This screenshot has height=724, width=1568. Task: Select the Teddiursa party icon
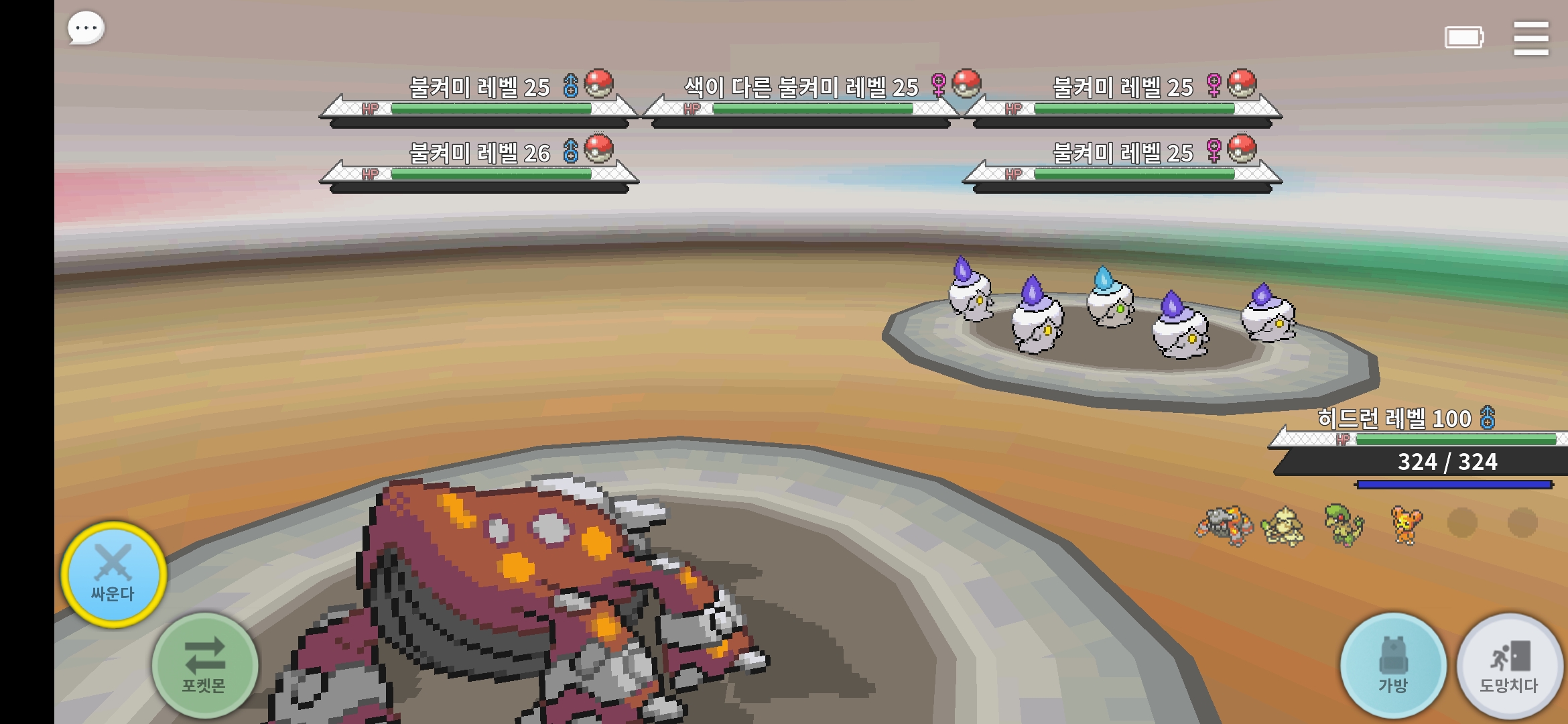coord(1405,525)
